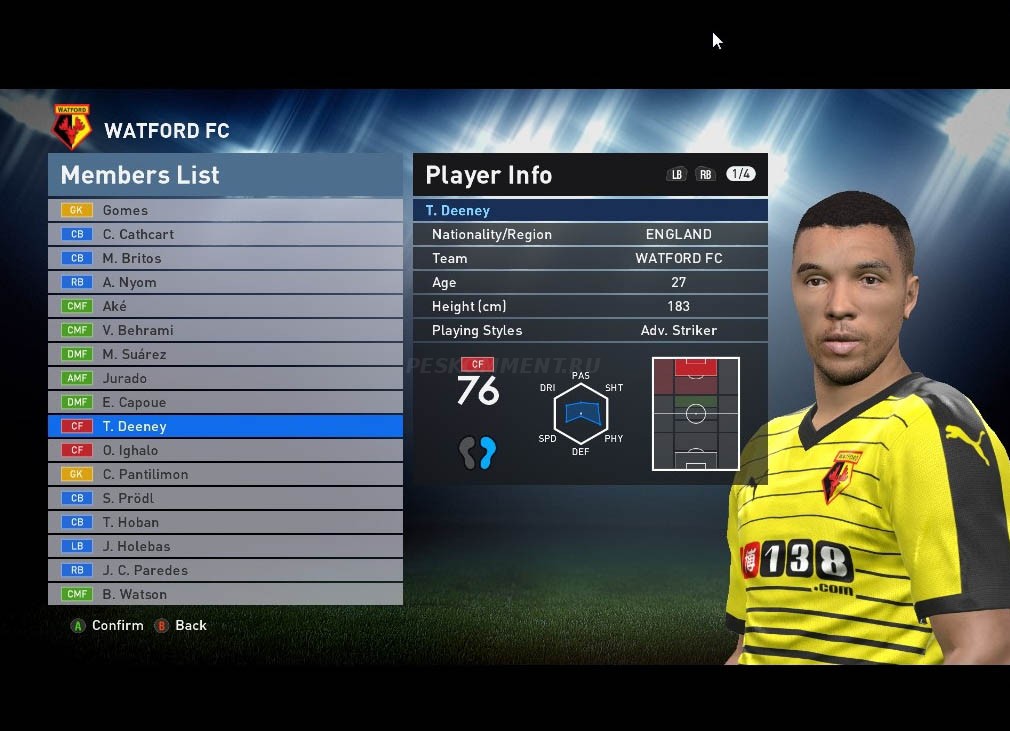The height and width of the screenshot is (731, 1010).
Task: Pick Jurado from the squad list
Action: (225, 378)
